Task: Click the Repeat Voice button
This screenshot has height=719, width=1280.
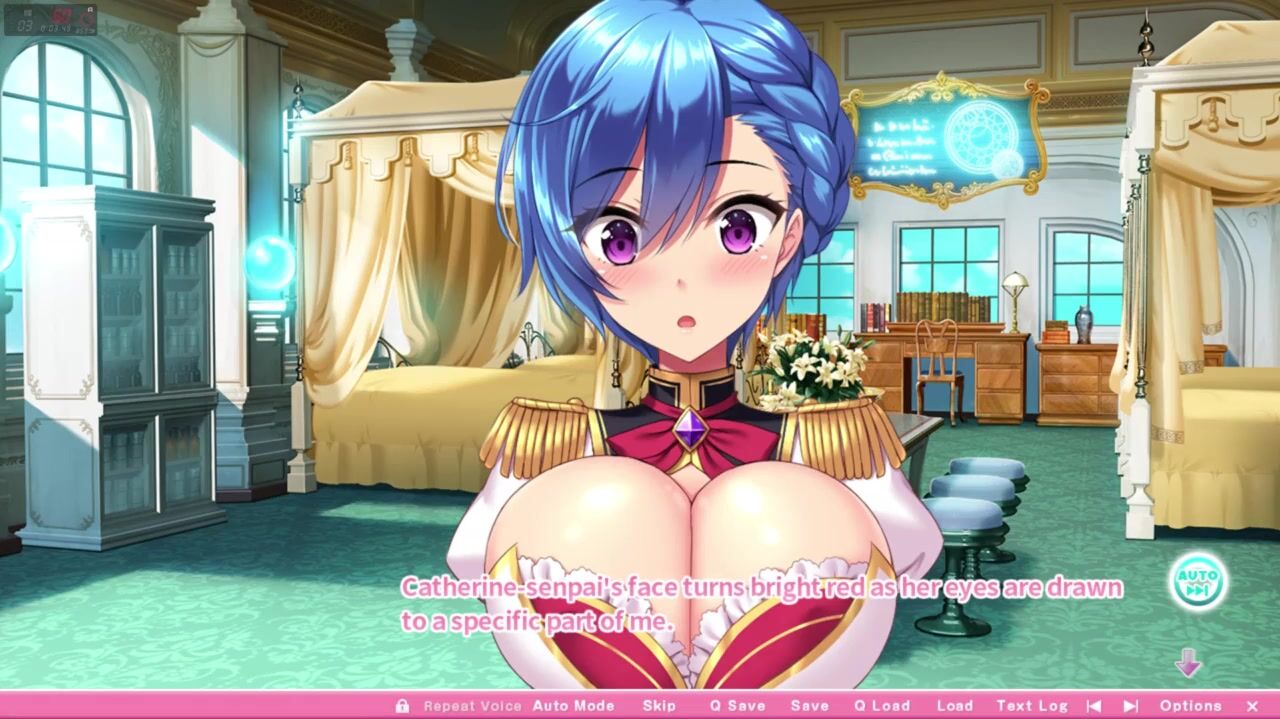Action: pos(472,706)
